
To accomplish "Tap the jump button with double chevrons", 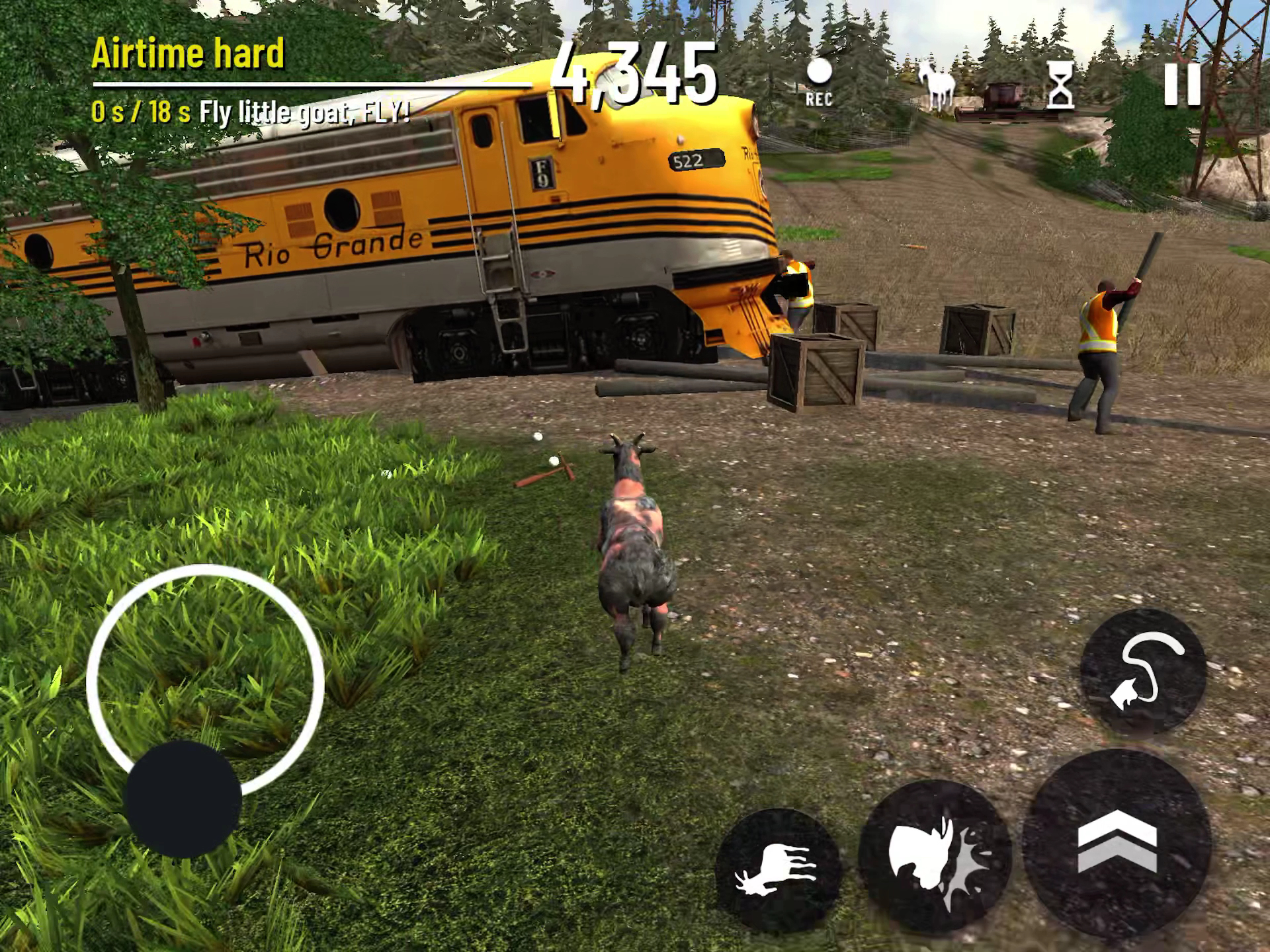I will (x=1117, y=842).
